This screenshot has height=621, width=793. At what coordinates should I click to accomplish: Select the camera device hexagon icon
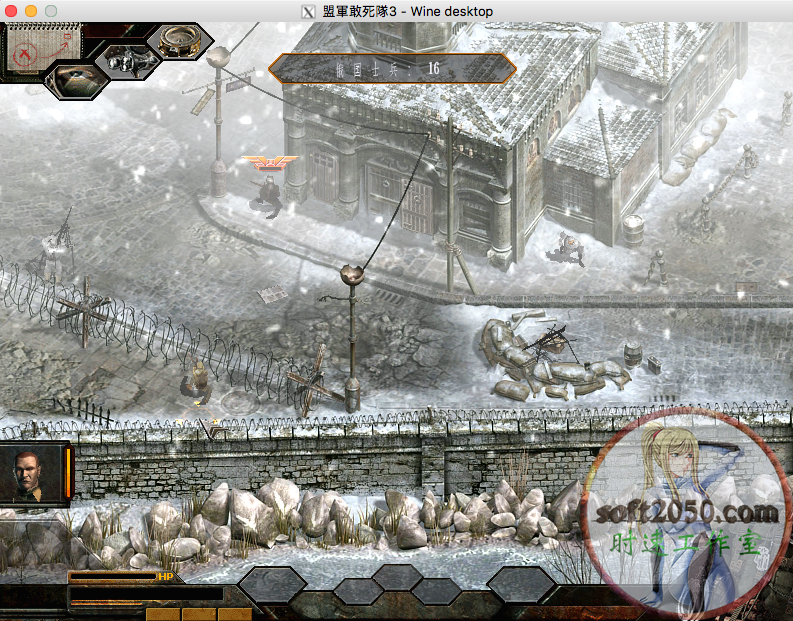127,60
